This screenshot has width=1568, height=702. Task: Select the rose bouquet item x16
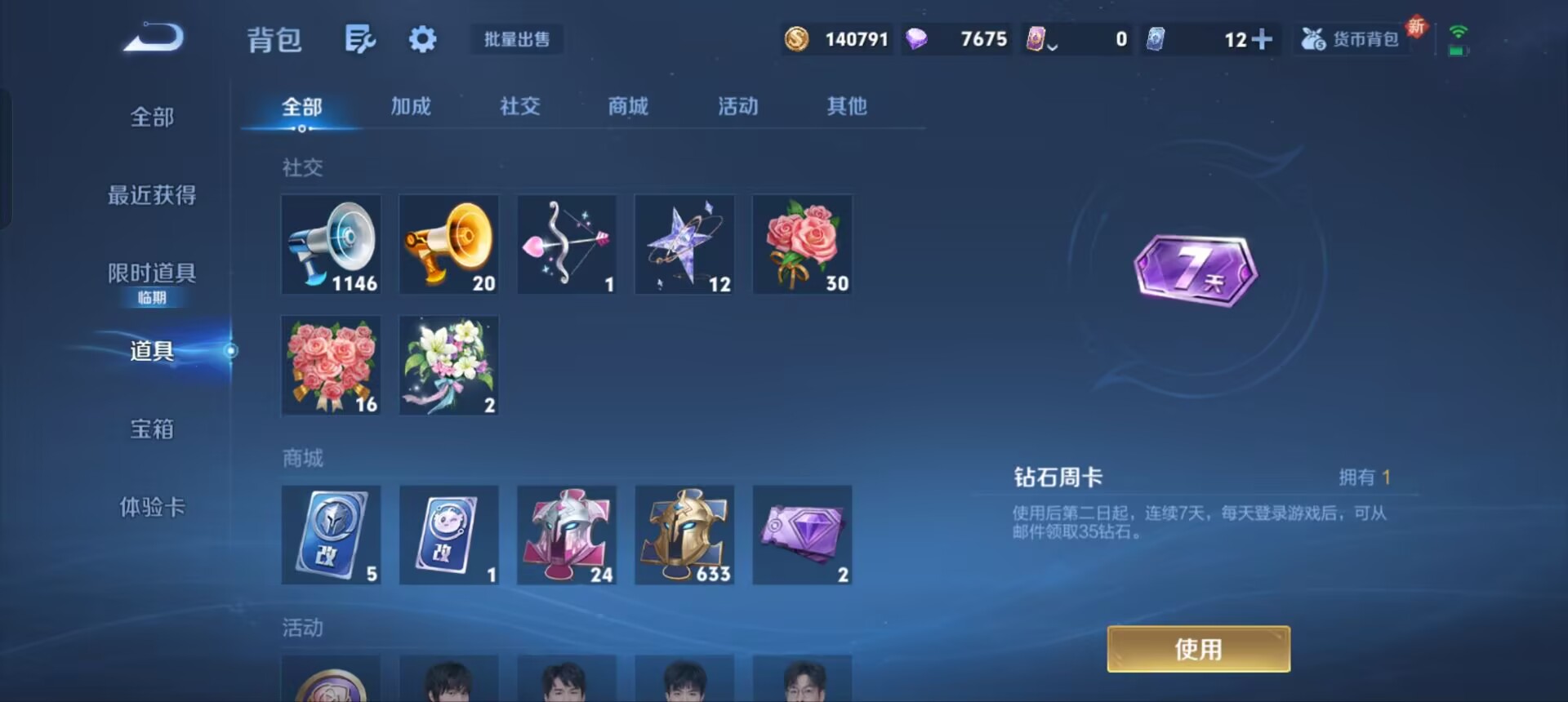[x=331, y=365]
